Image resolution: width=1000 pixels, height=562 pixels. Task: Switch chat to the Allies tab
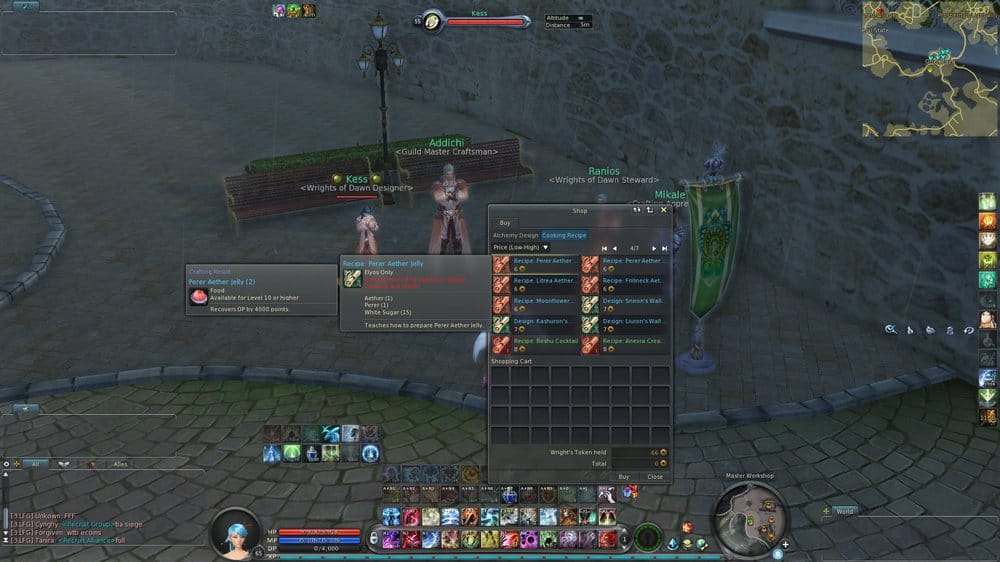coord(120,464)
